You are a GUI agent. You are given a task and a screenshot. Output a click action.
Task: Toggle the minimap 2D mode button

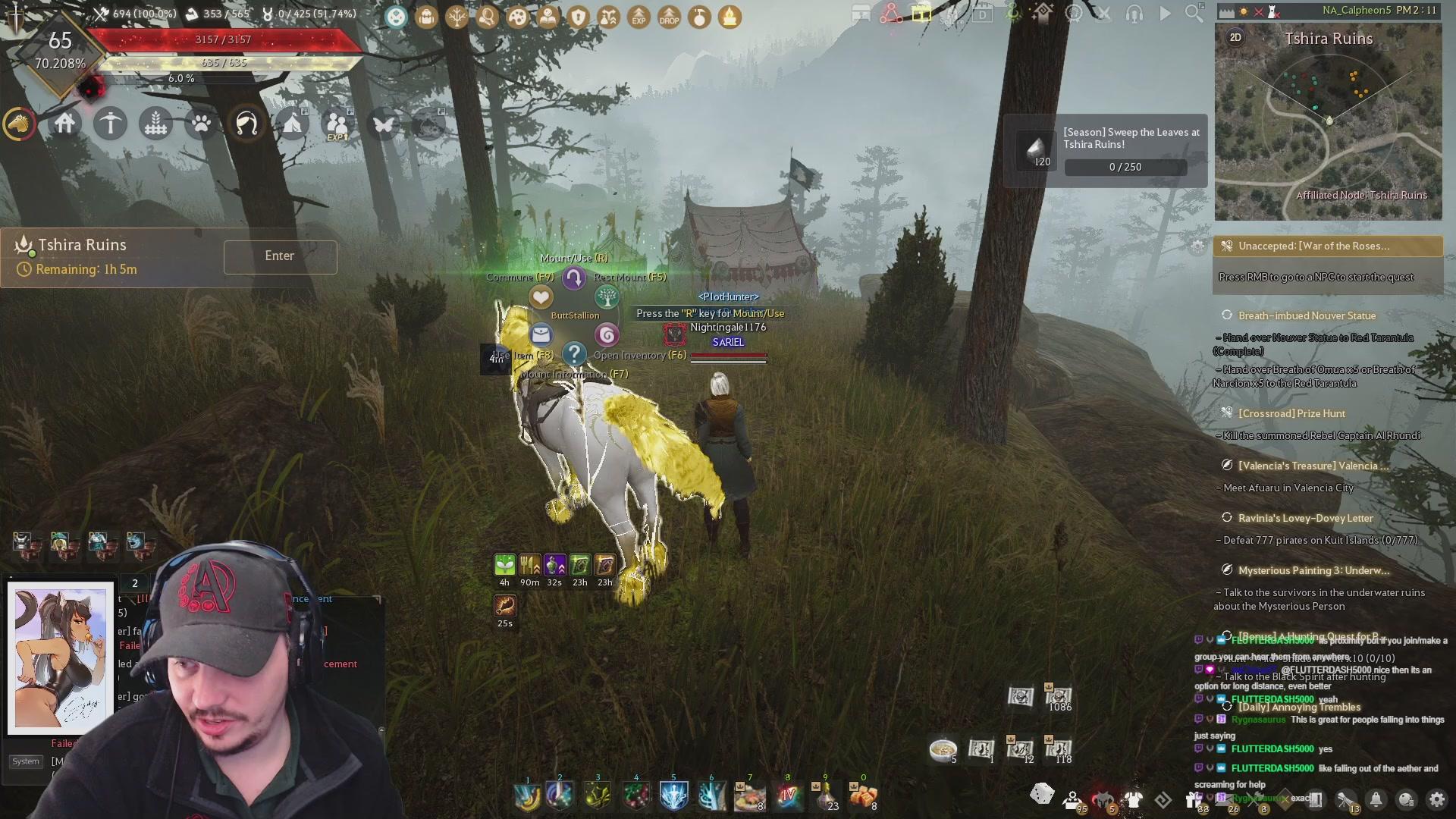(x=1235, y=38)
